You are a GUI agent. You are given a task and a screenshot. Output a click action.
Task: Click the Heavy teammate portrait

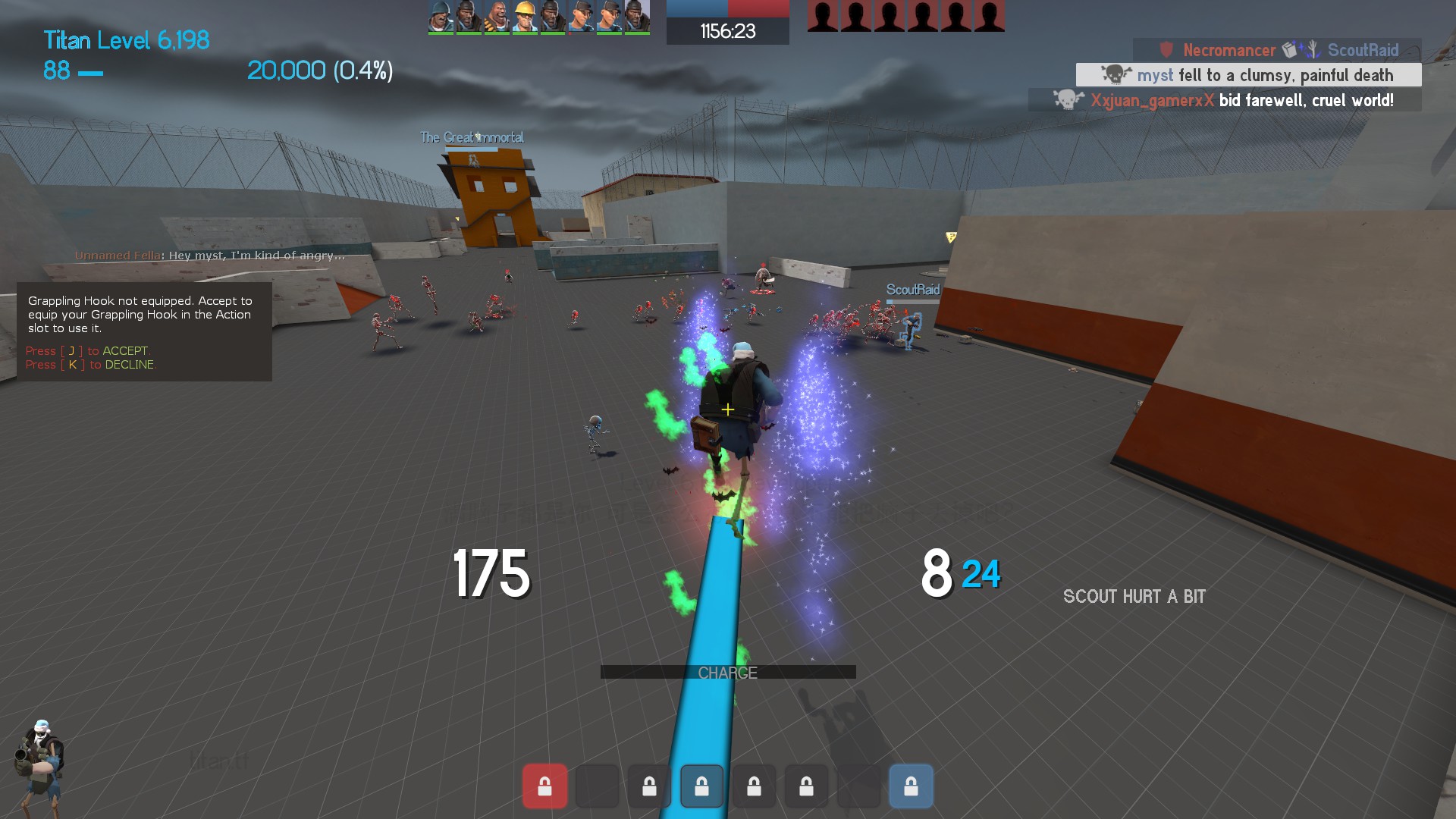(497, 17)
